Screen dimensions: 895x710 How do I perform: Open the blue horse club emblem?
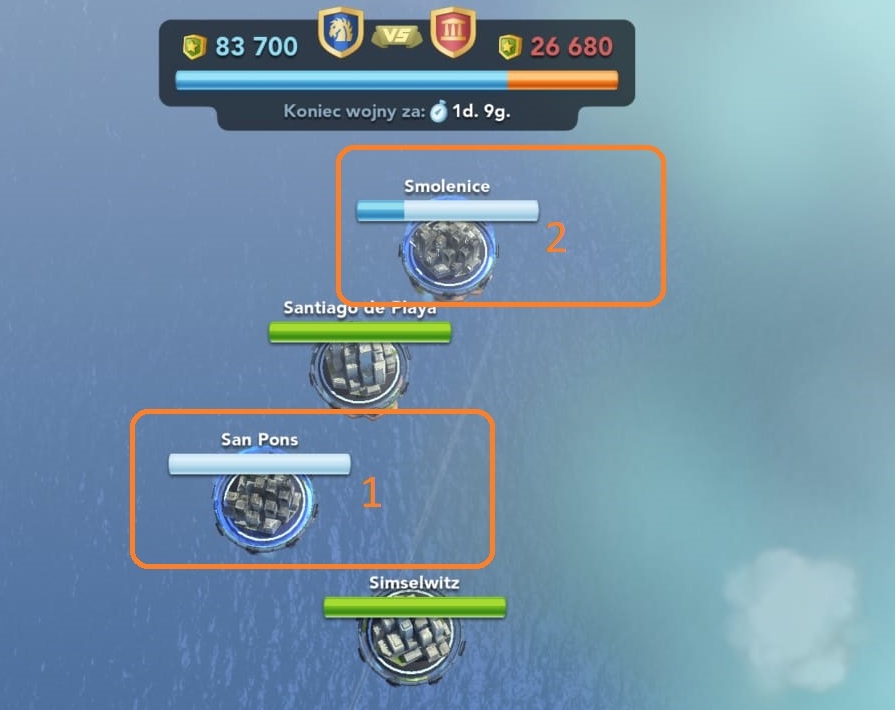pyautogui.click(x=340, y=32)
